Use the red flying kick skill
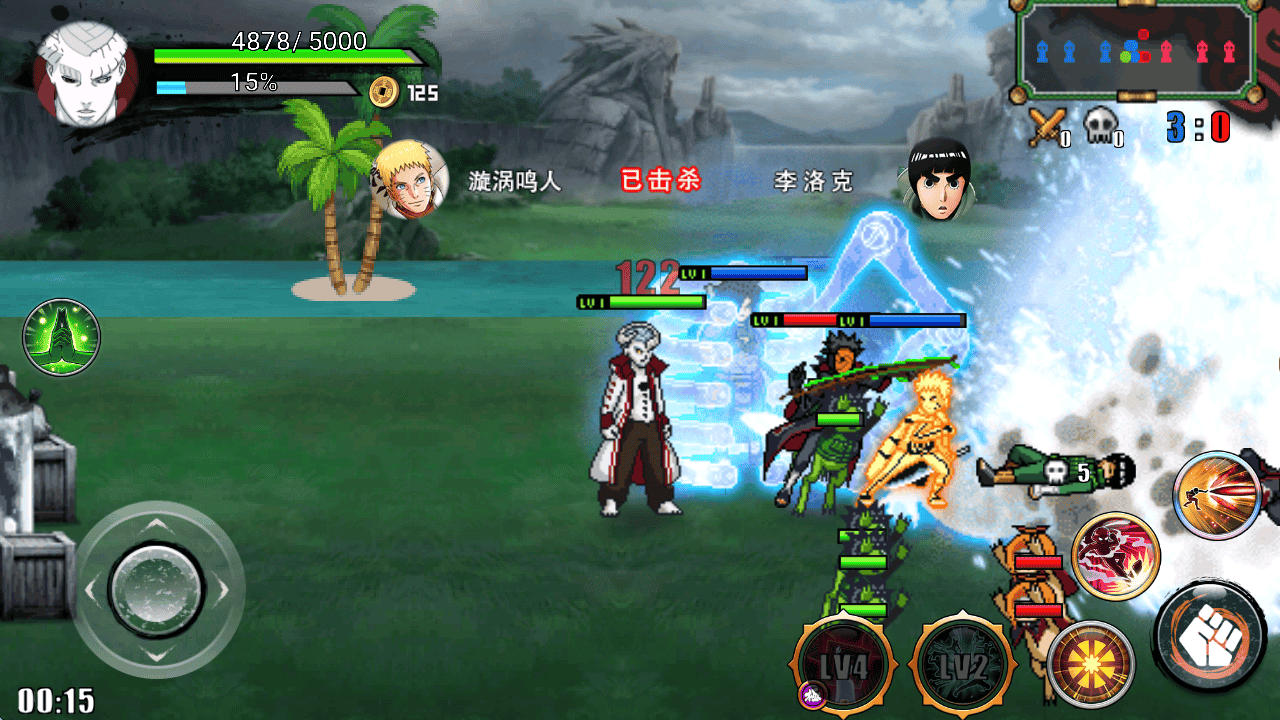Screen dimensions: 1280x720 (1116, 556)
